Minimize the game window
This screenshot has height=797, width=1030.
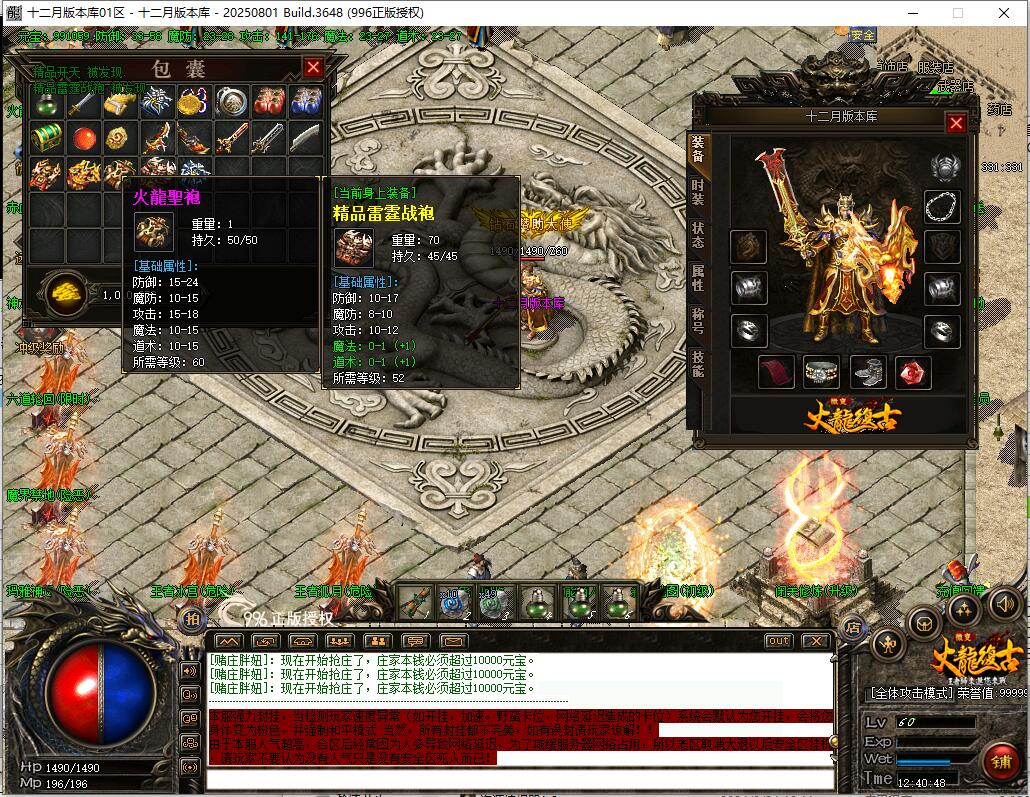(913, 13)
